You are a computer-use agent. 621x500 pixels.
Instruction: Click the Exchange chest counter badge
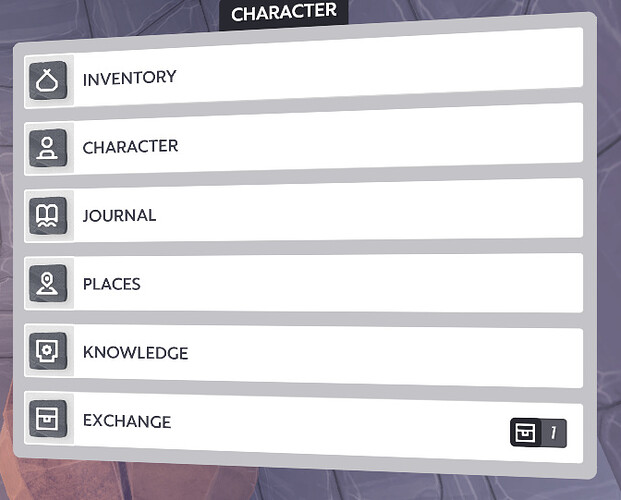pyautogui.click(x=538, y=432)
